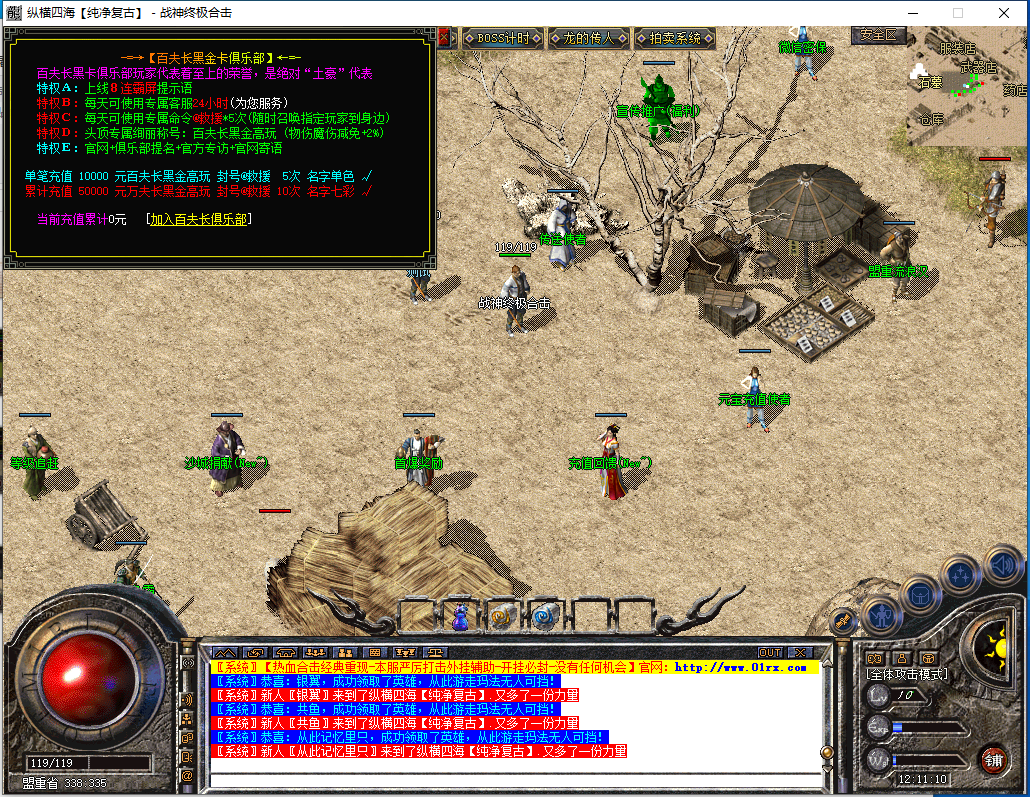Open the 龙的传人 menu

coord(589,39)
